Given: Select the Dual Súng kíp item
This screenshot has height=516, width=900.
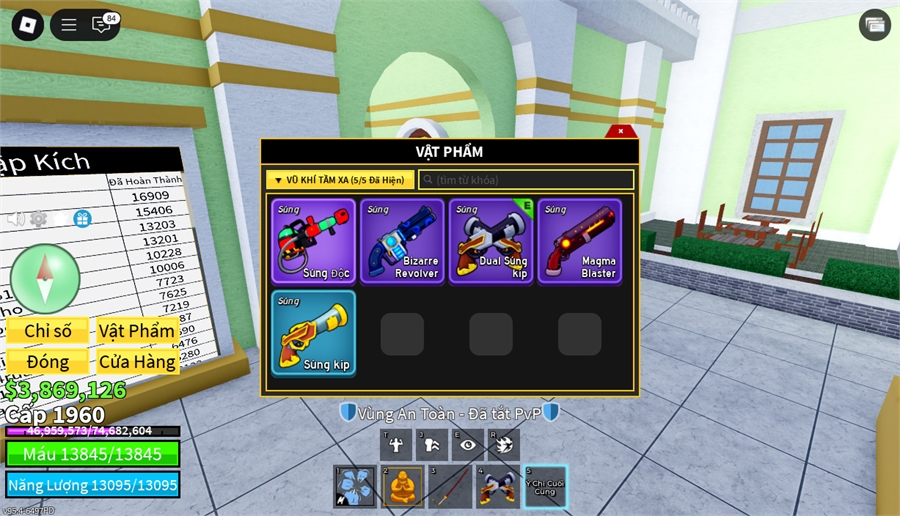Looking at the screenshot, I should 491,241.
